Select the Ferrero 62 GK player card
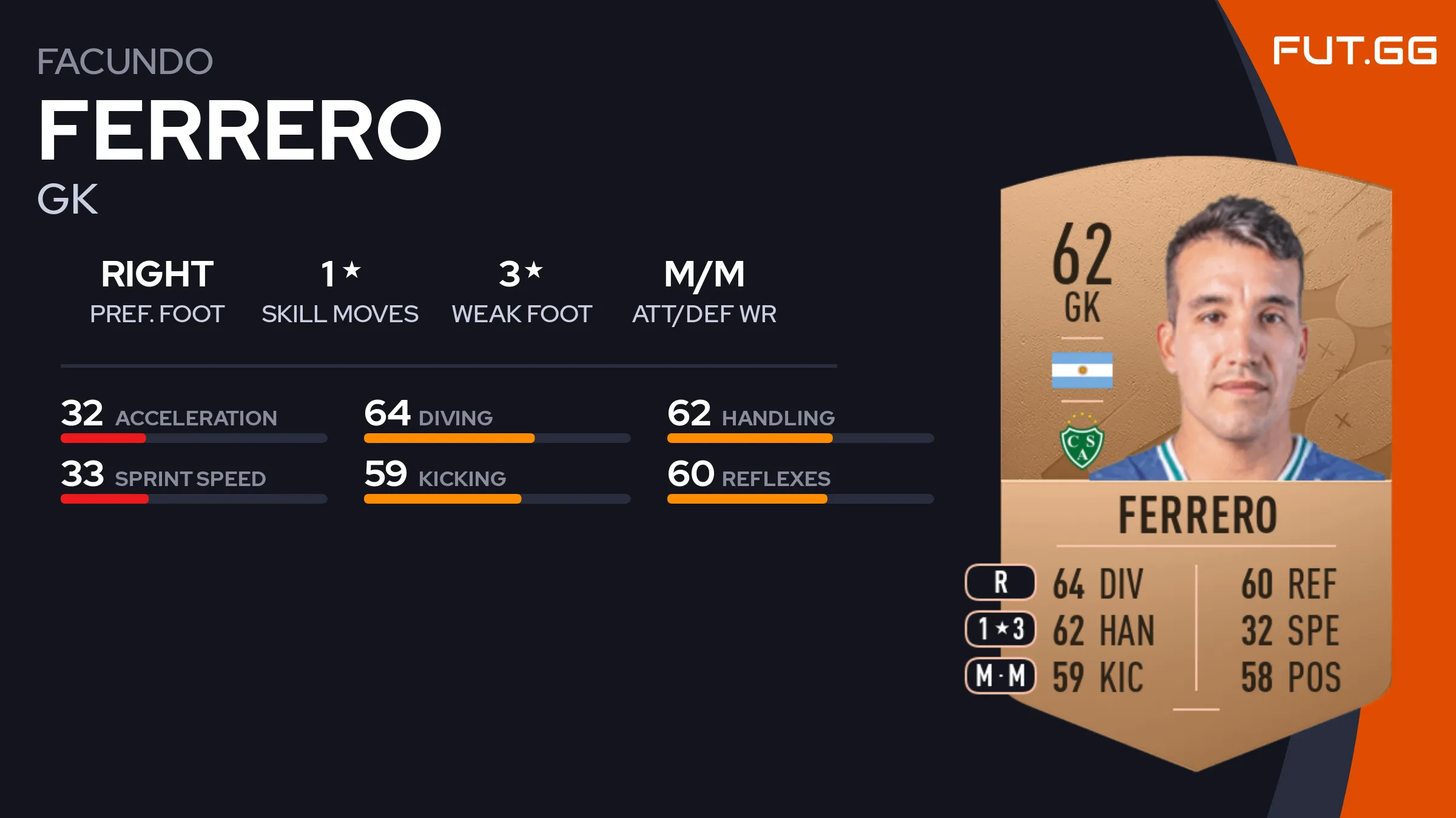The height and width of the screenshot is (818, 1456). (x=1195, y=461)
